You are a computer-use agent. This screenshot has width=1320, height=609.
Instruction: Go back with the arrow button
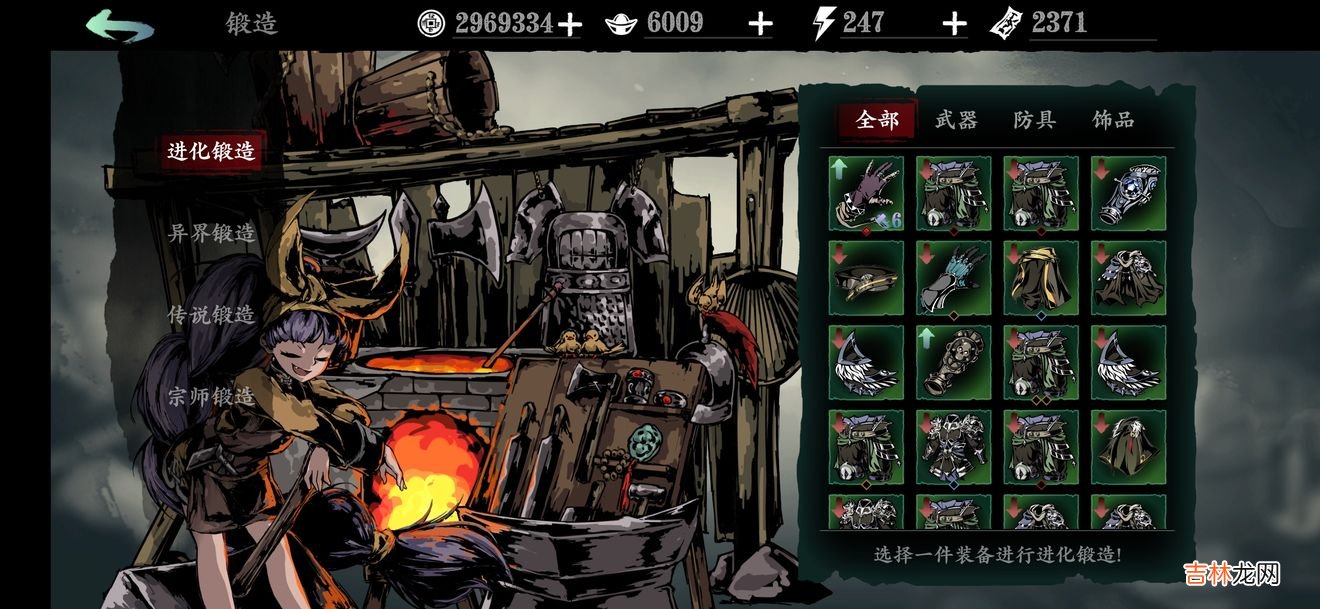pyautogui.click(x=120, y=25)
